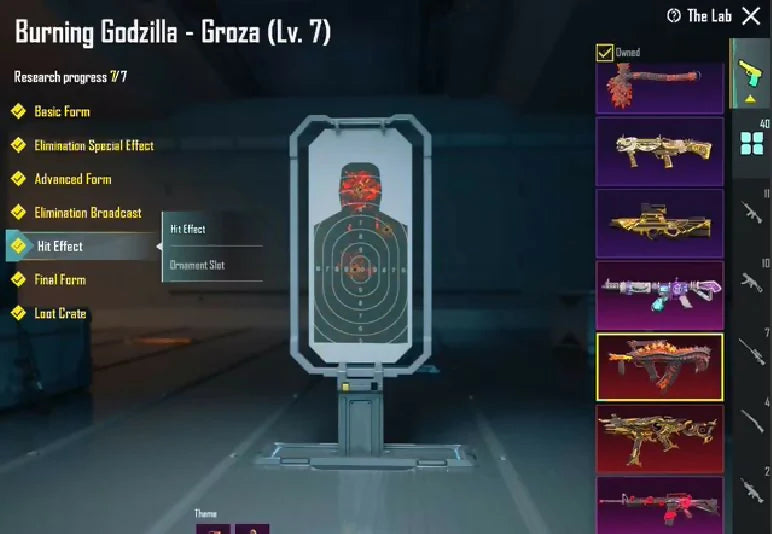
Task: Select Advanced Form research stage
Action: (x=72, y=179)
